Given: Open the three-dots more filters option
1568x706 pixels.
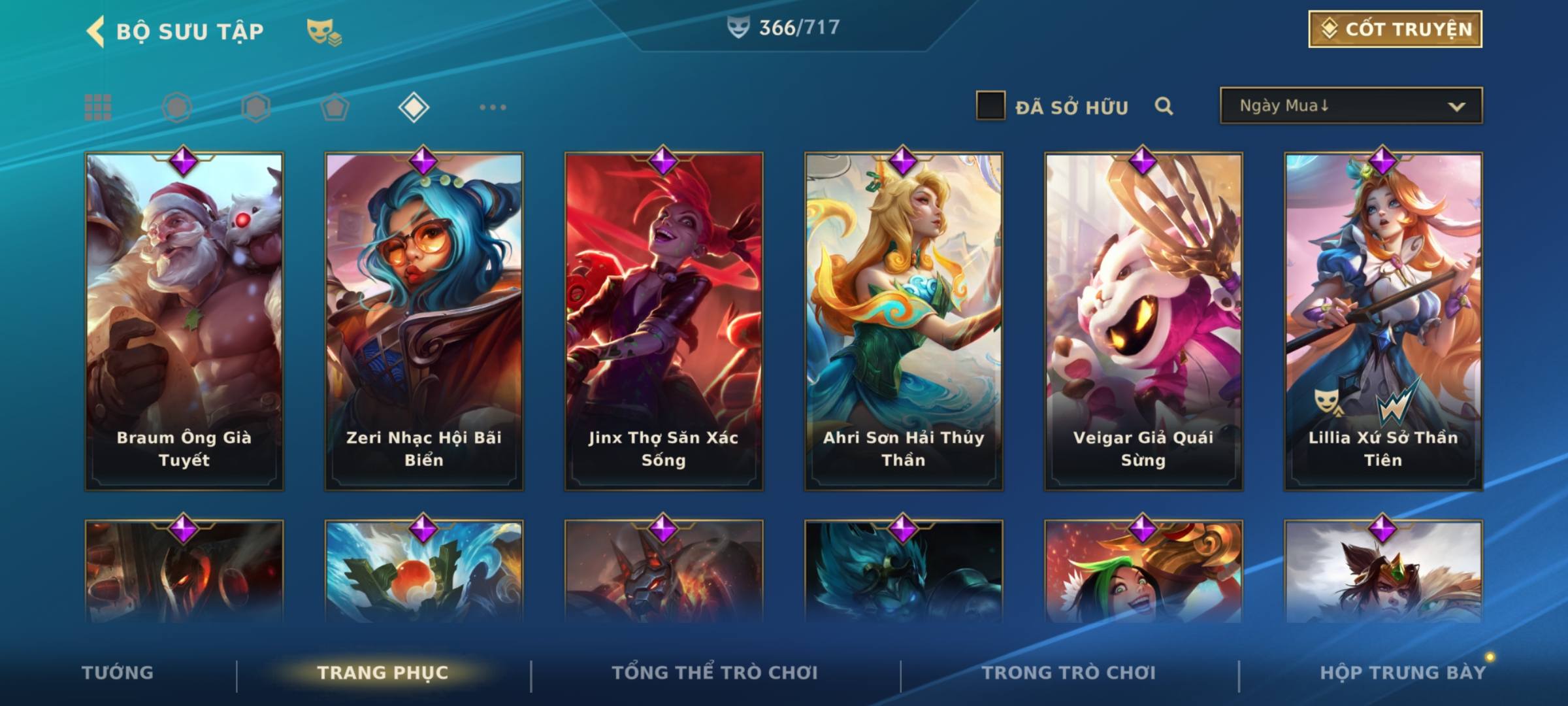Looking at the screenshot, I should coord(493,107).
